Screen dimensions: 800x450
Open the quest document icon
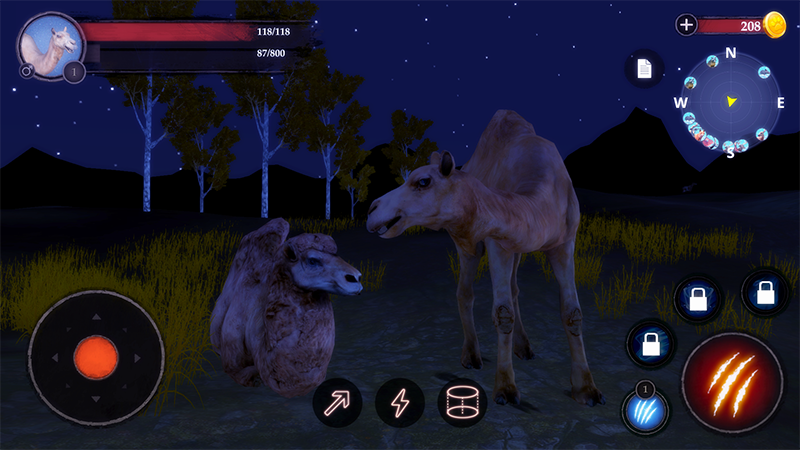(644, 68)
